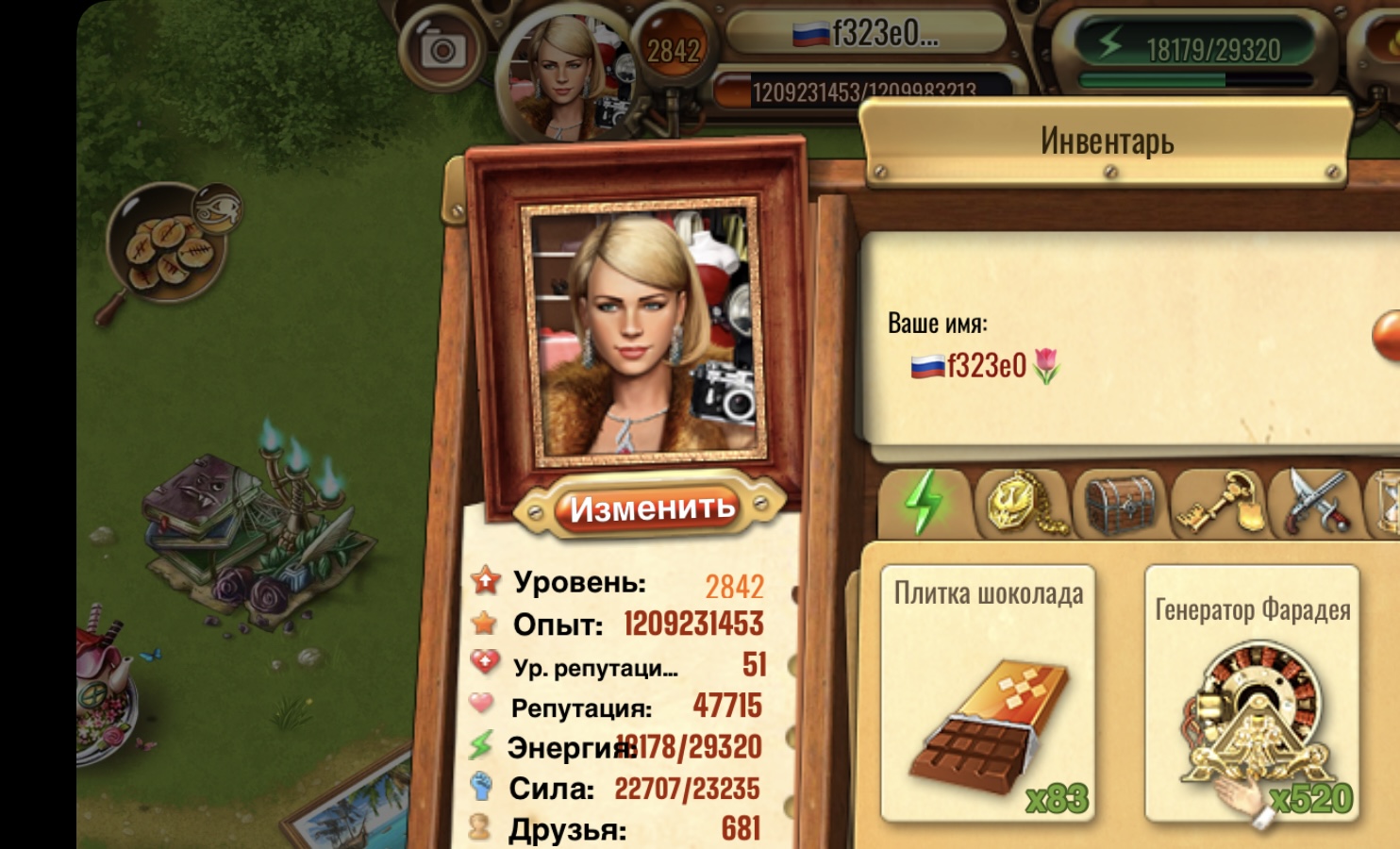Screen dimensions: 1400x849
Task: Select the Плитка шоколада item slot
Action: (x=988, y=693)
